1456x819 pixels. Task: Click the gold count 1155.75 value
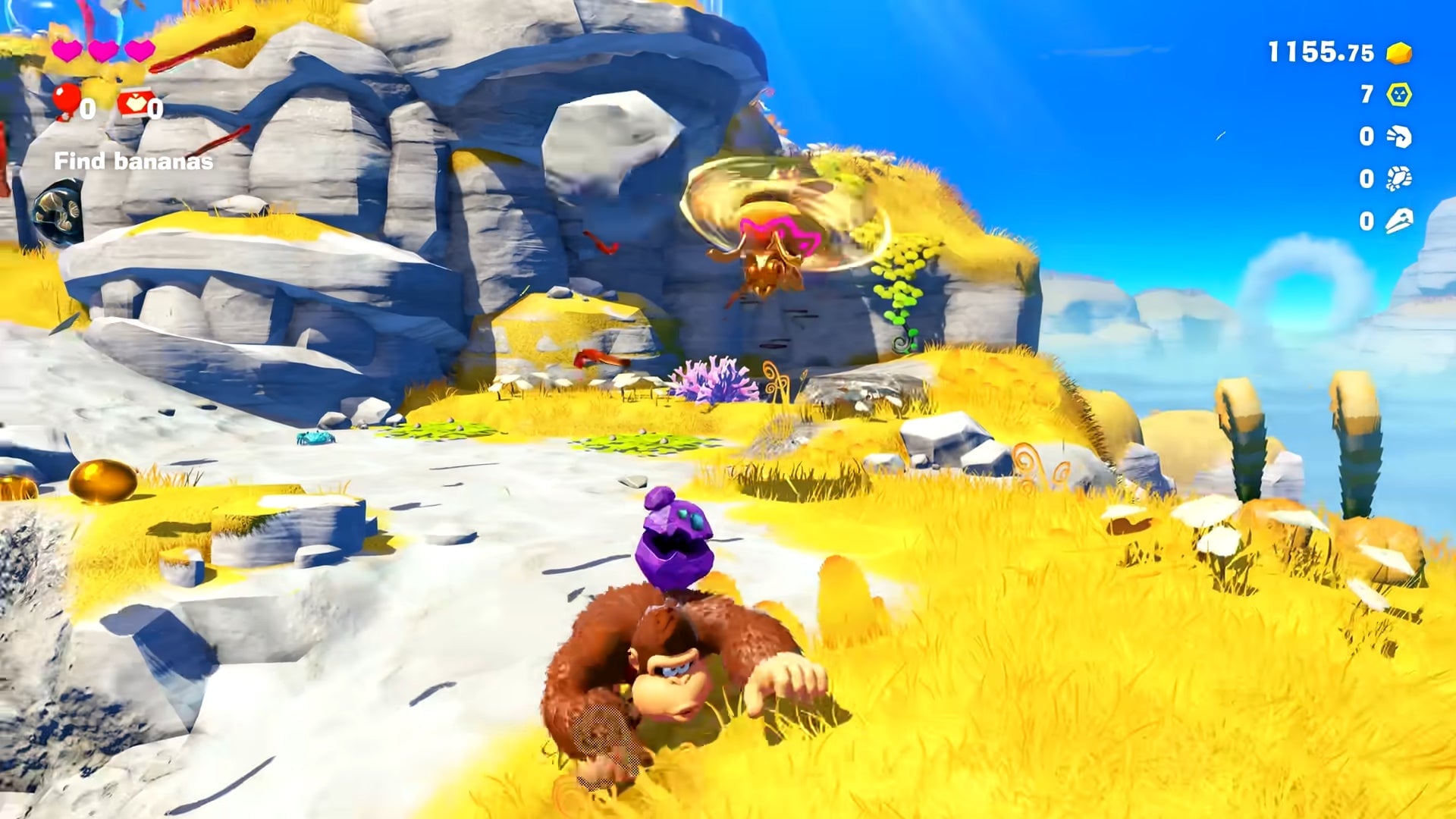pyautogui.click(x=1319, y=53)
